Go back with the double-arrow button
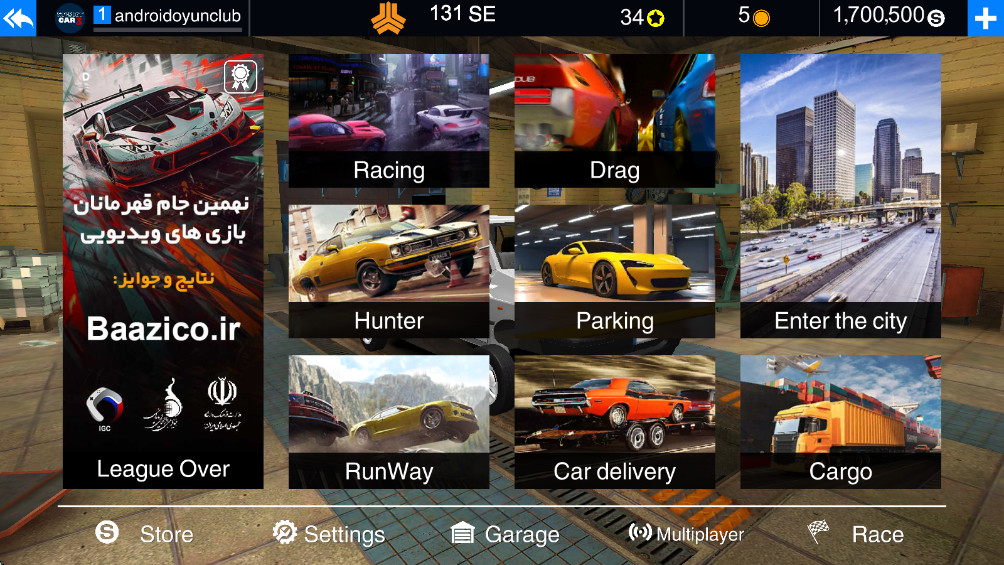 pos(18,18)
